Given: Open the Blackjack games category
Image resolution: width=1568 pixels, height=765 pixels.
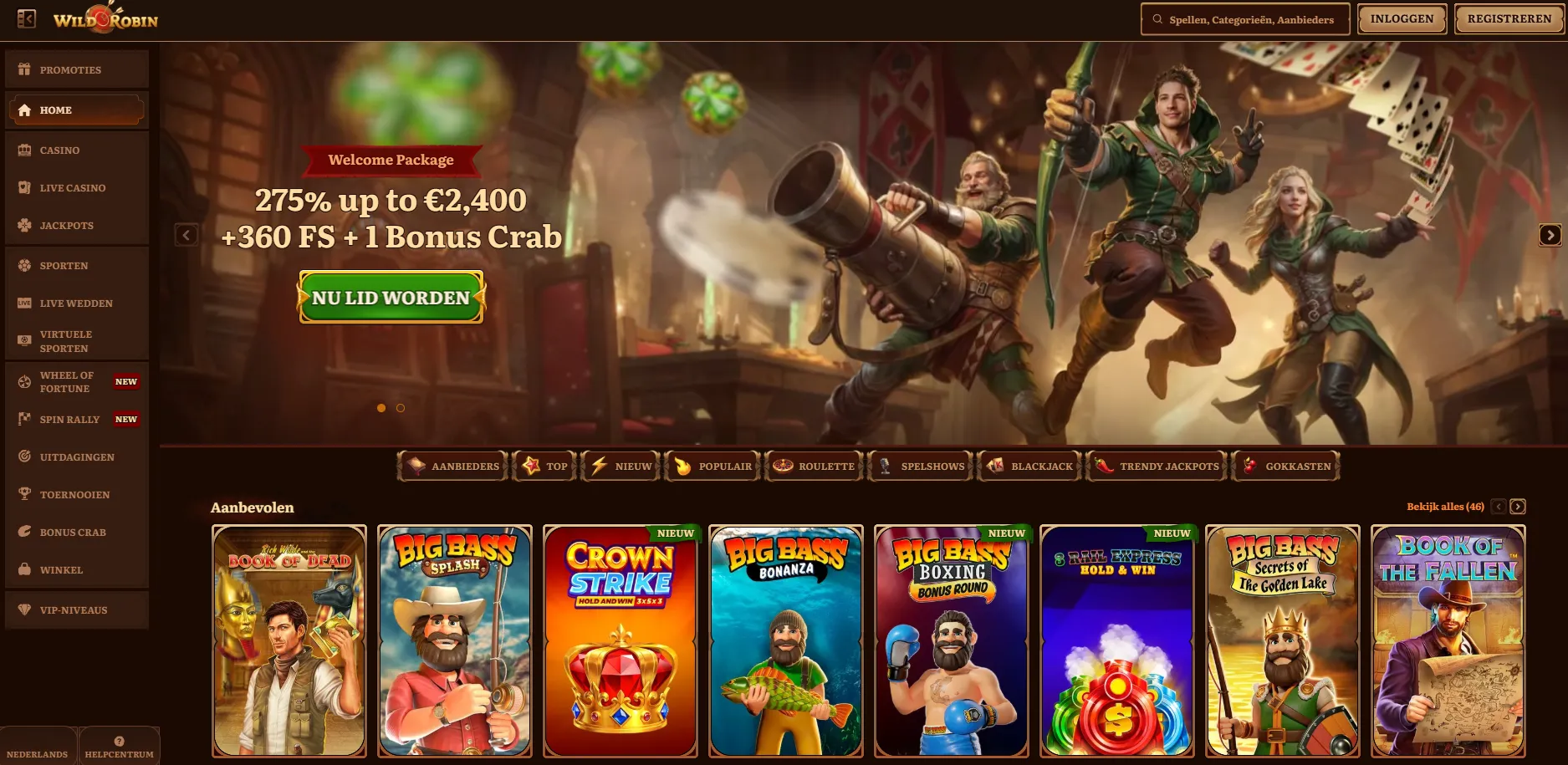Looking at the screenshot, I should (1029, 466).
